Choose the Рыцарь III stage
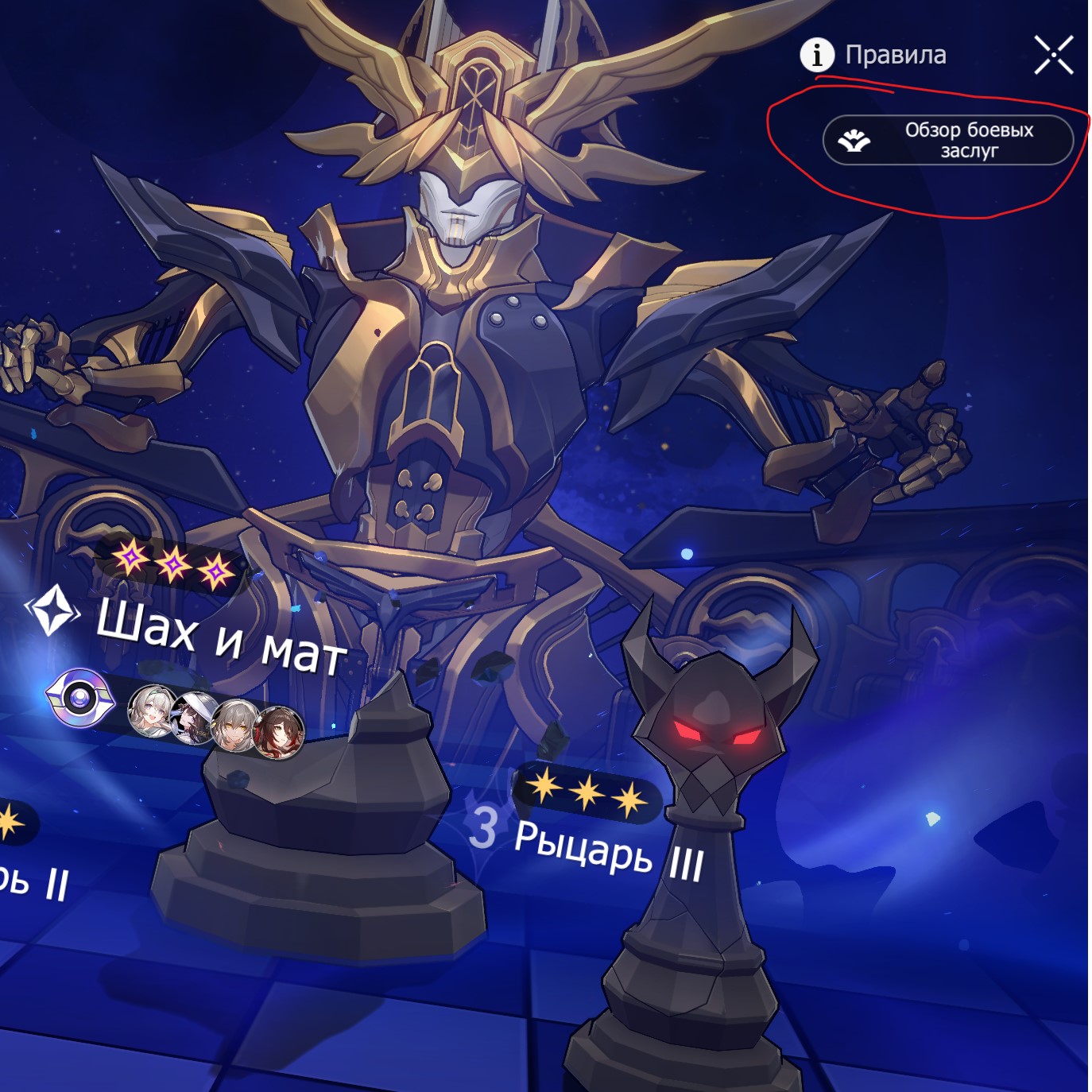 click(x=608, y=849)
